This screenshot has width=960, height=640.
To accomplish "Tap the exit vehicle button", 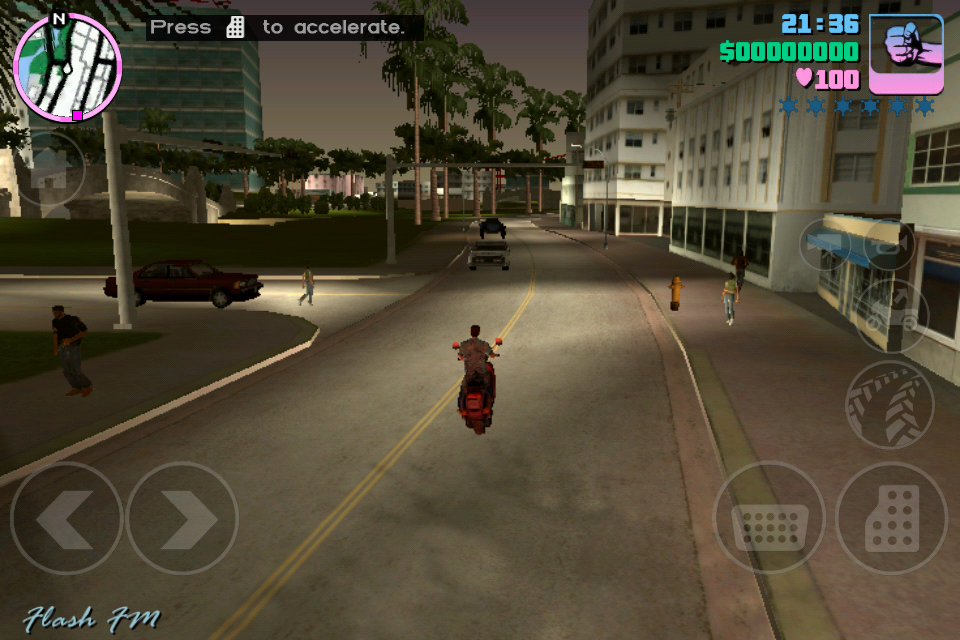I will [892, 315].
